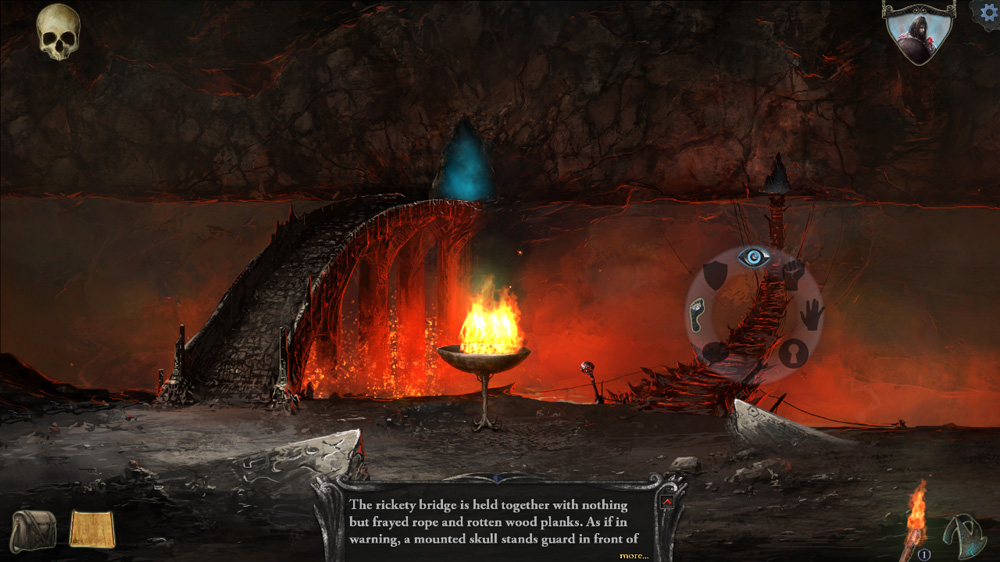Open the hooded hero portrait
The image size is (1000, 562).
(x=918, y=32)
